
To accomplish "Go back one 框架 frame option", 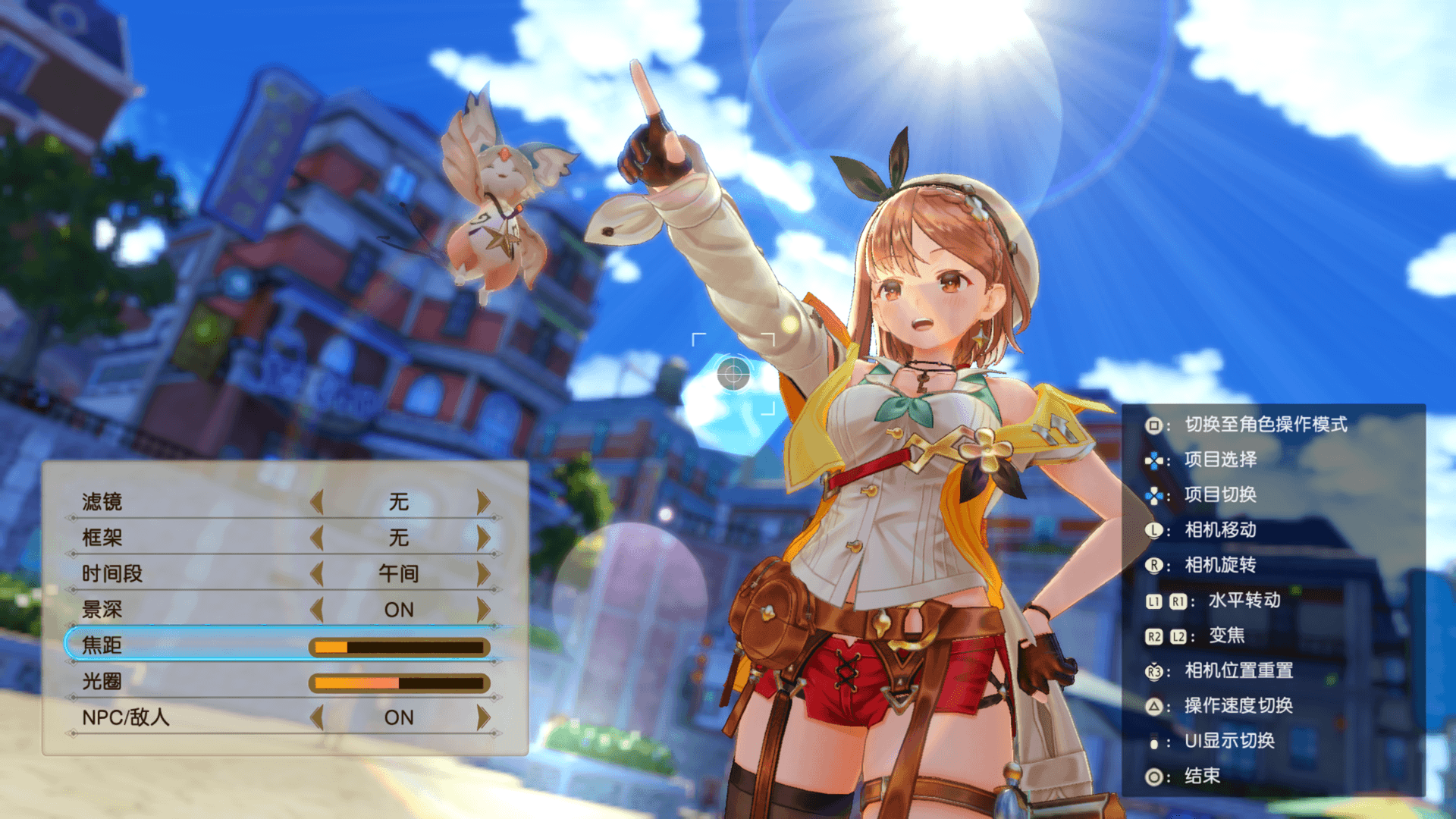I will (317, 538).
